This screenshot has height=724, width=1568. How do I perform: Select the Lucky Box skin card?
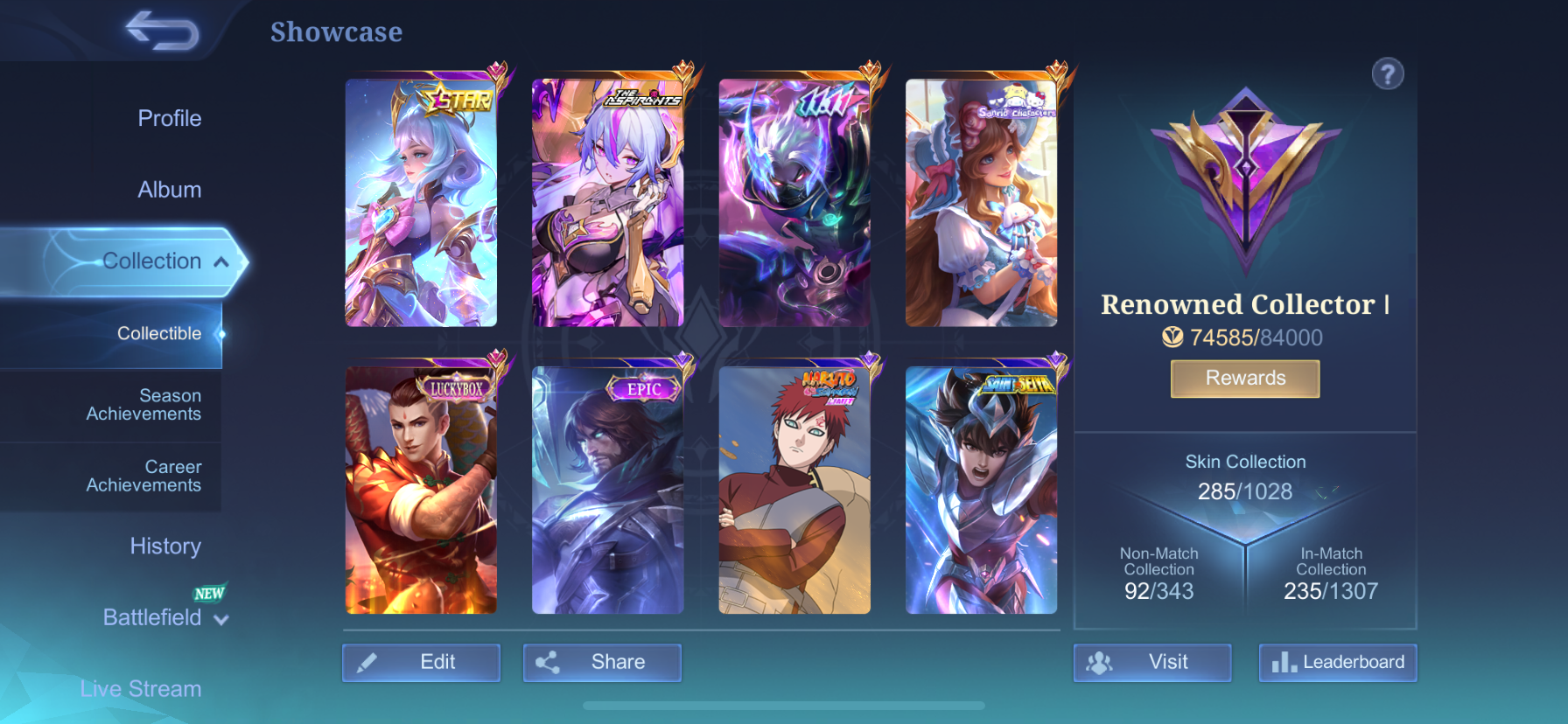pyautogui.click(x=421, y=490)
